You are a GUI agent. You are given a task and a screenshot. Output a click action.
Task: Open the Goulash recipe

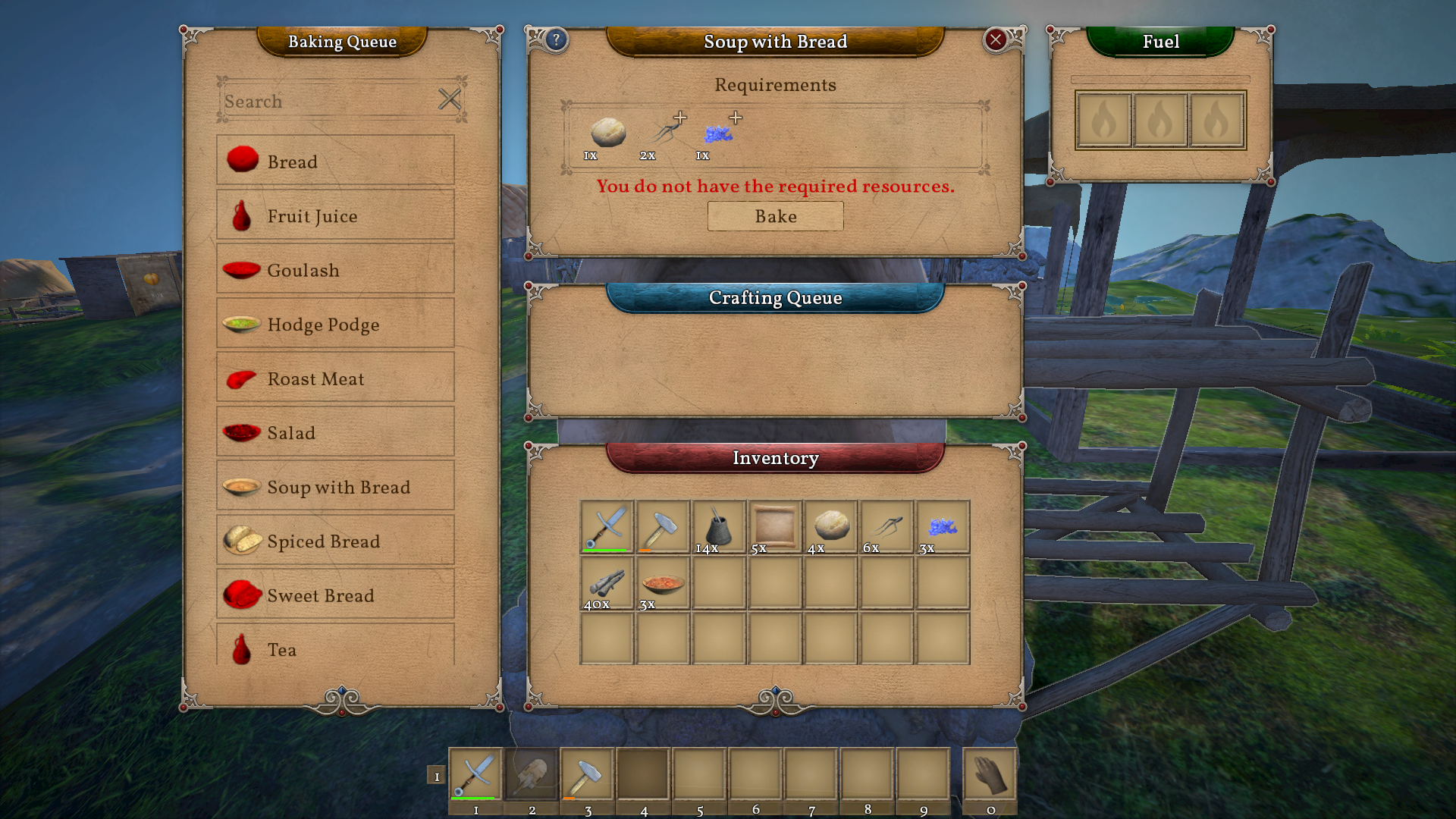[335, 269]
